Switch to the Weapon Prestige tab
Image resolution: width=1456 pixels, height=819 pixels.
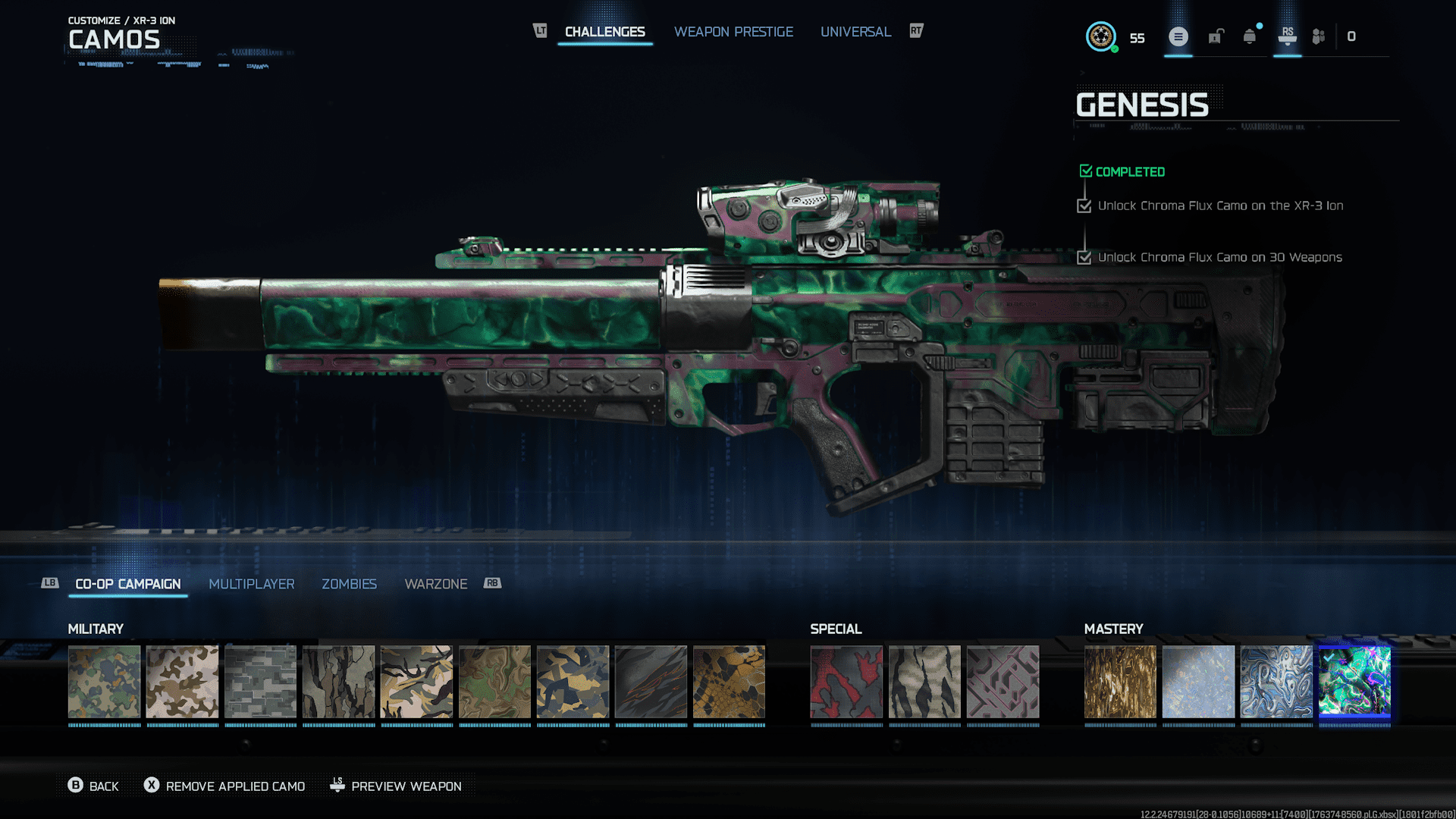(733, 32)
